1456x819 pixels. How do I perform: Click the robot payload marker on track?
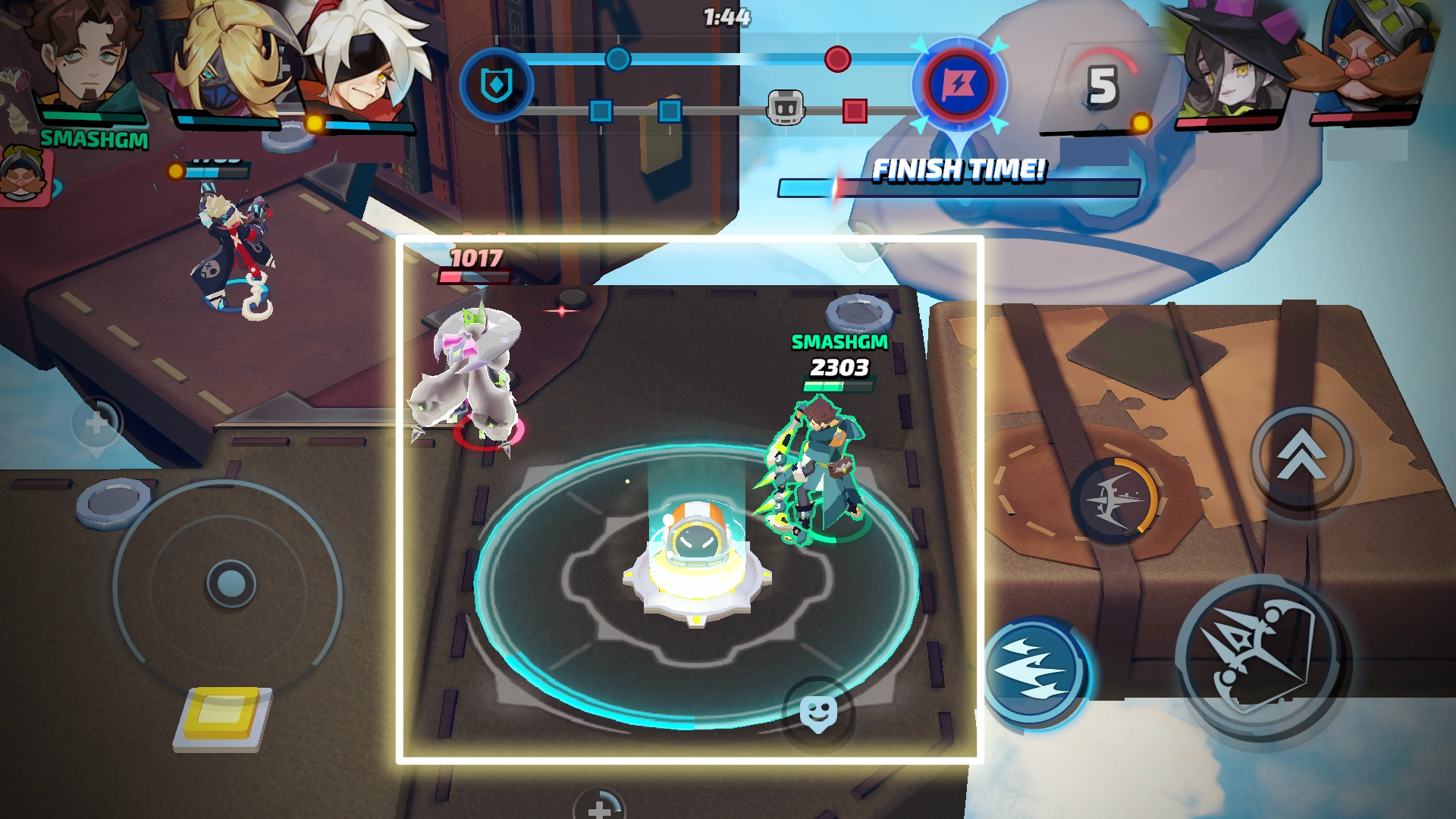click(x=786, y=109)
